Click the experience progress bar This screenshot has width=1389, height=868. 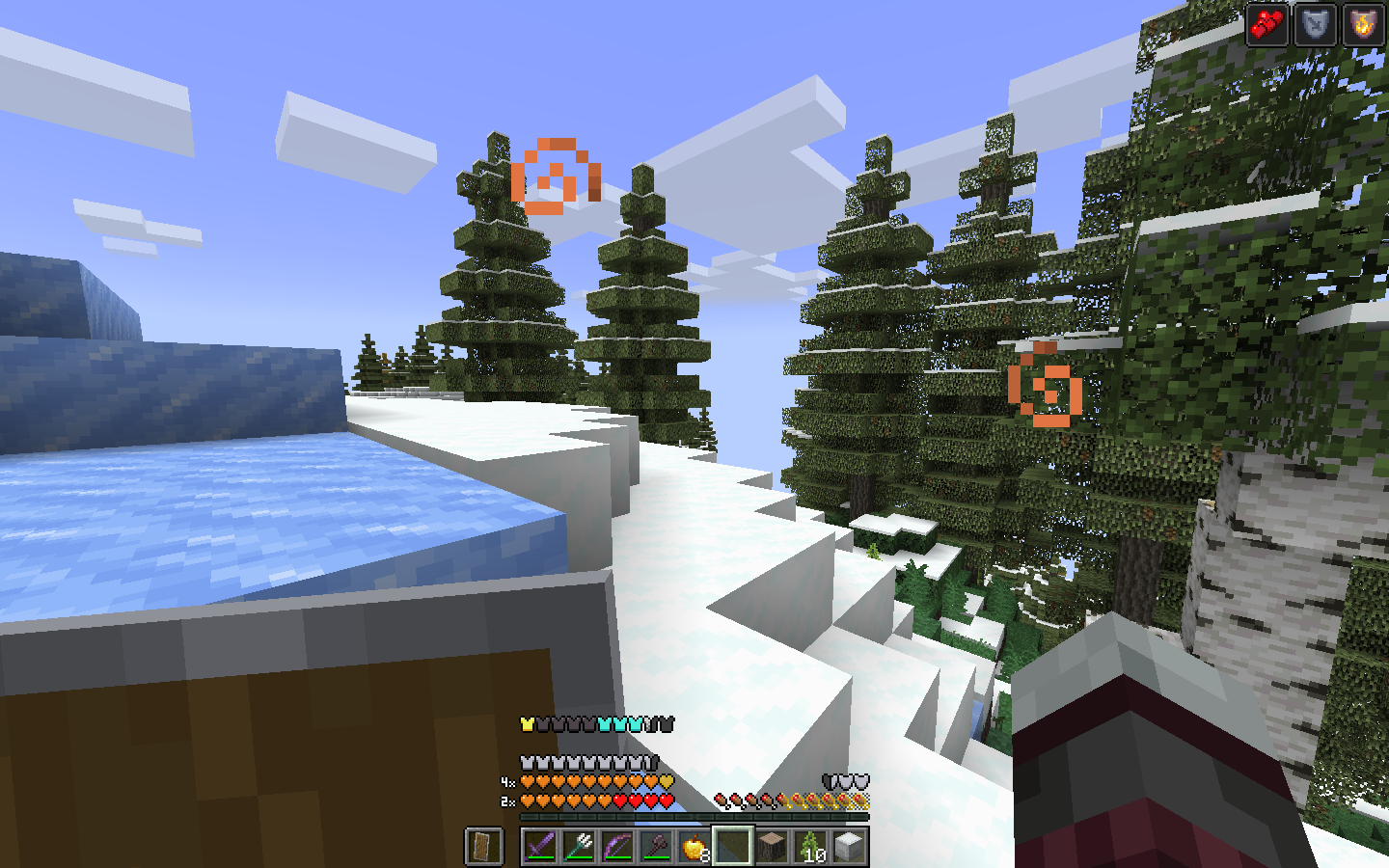(694, 818)
